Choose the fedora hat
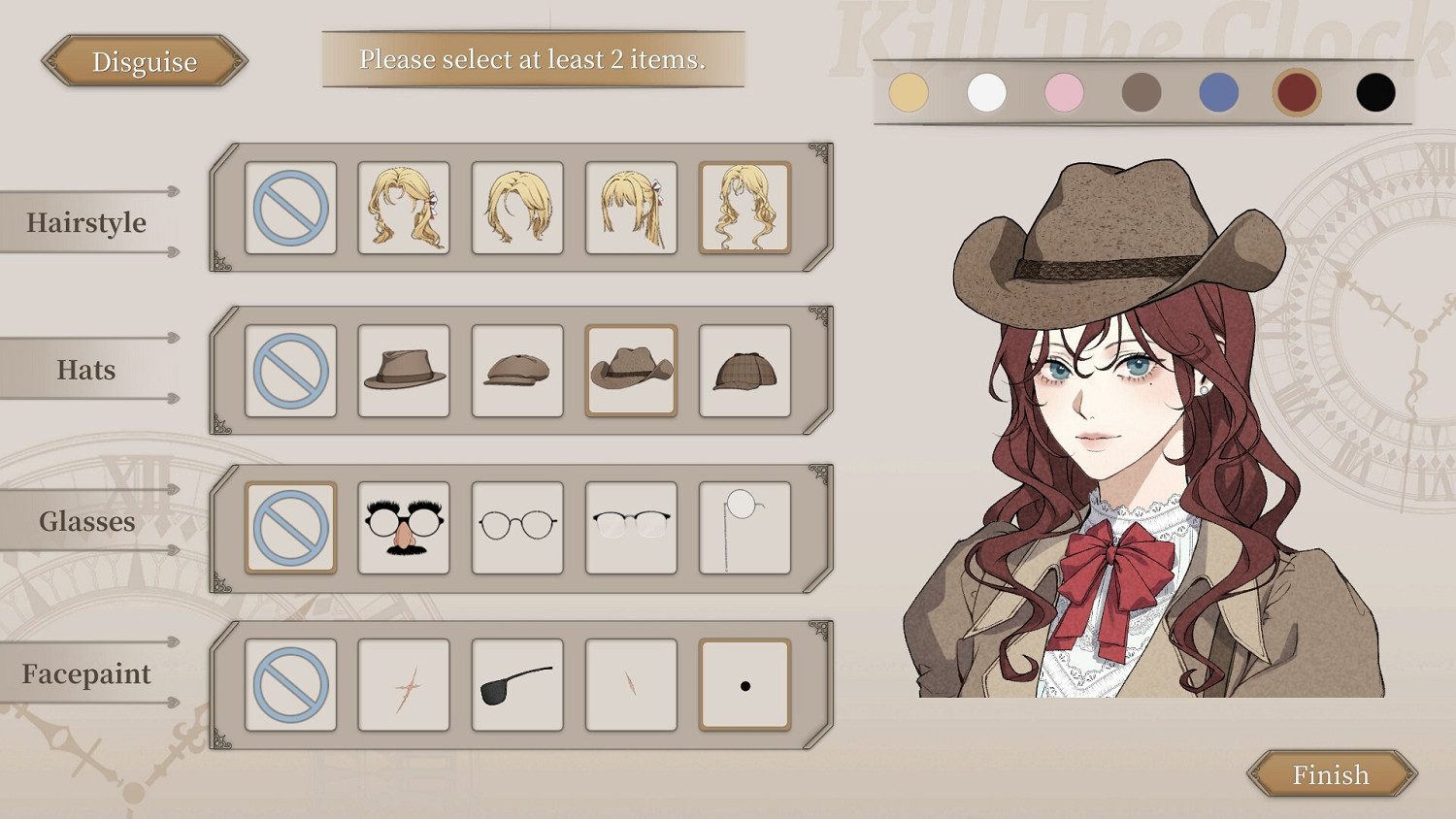The image size is (1456, 819). [x=404, y=370]
